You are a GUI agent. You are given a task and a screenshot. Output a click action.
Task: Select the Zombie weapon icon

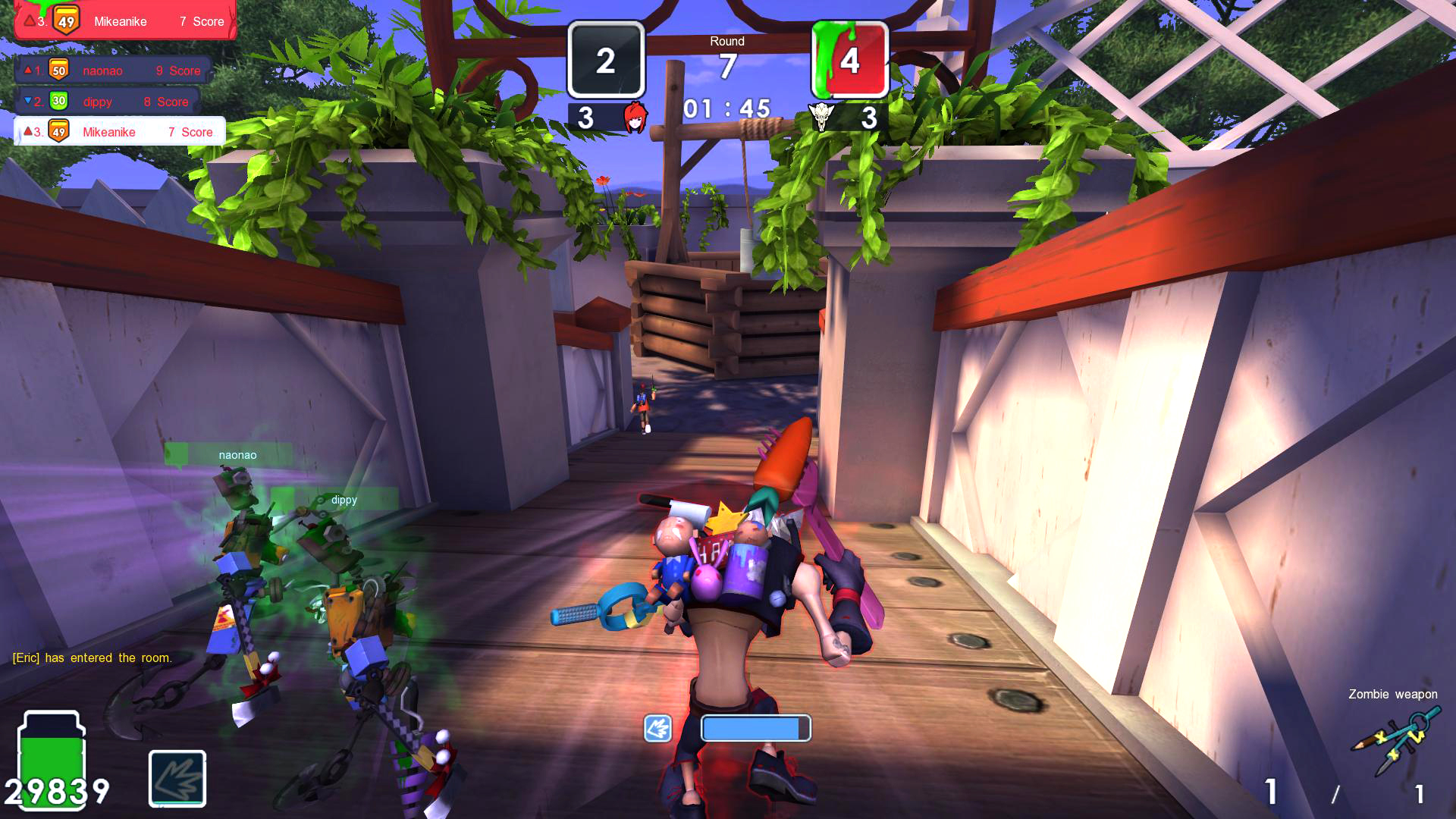[1395, 739]
